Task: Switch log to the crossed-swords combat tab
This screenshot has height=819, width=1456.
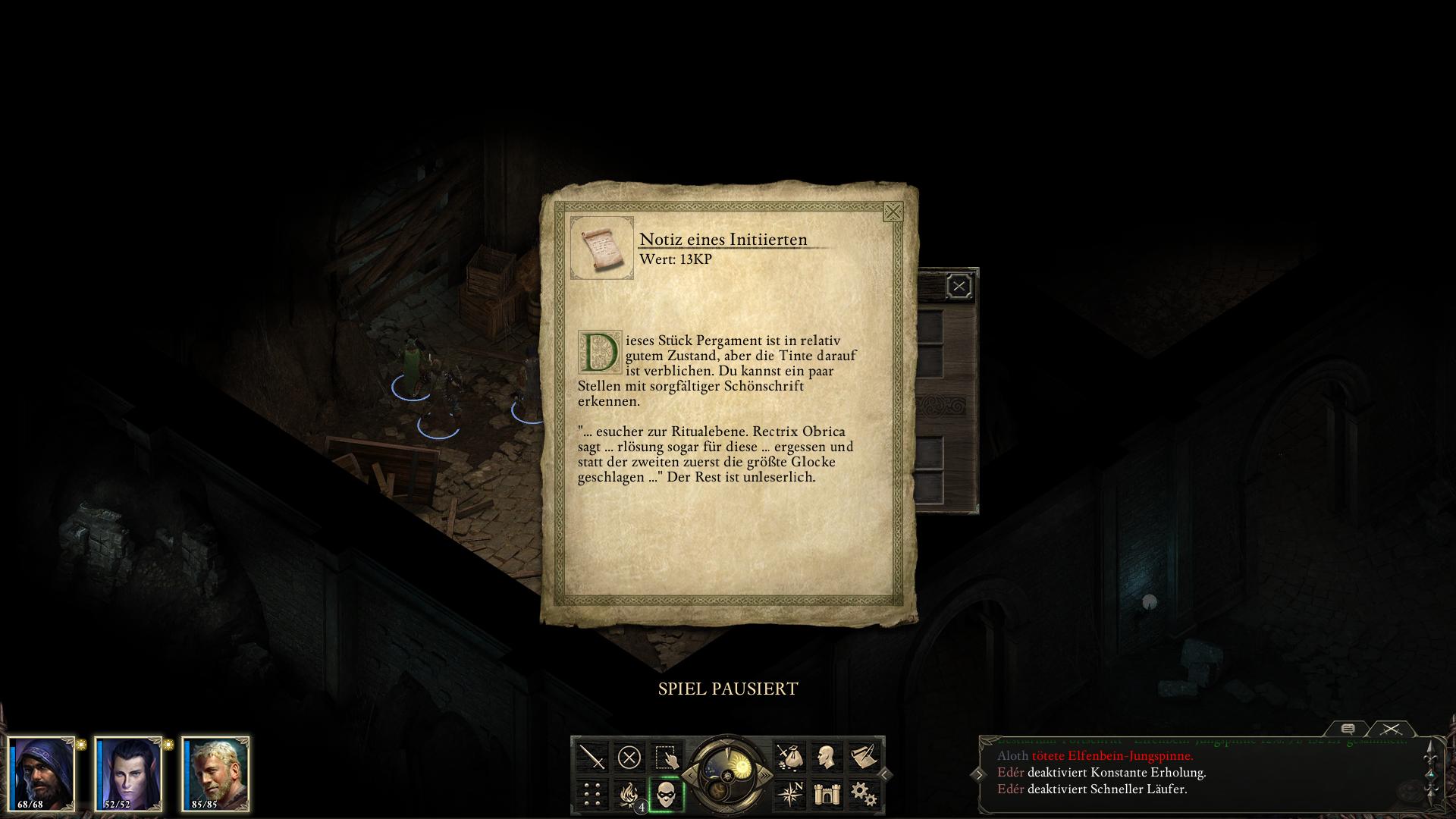Action: point(1391,729)
